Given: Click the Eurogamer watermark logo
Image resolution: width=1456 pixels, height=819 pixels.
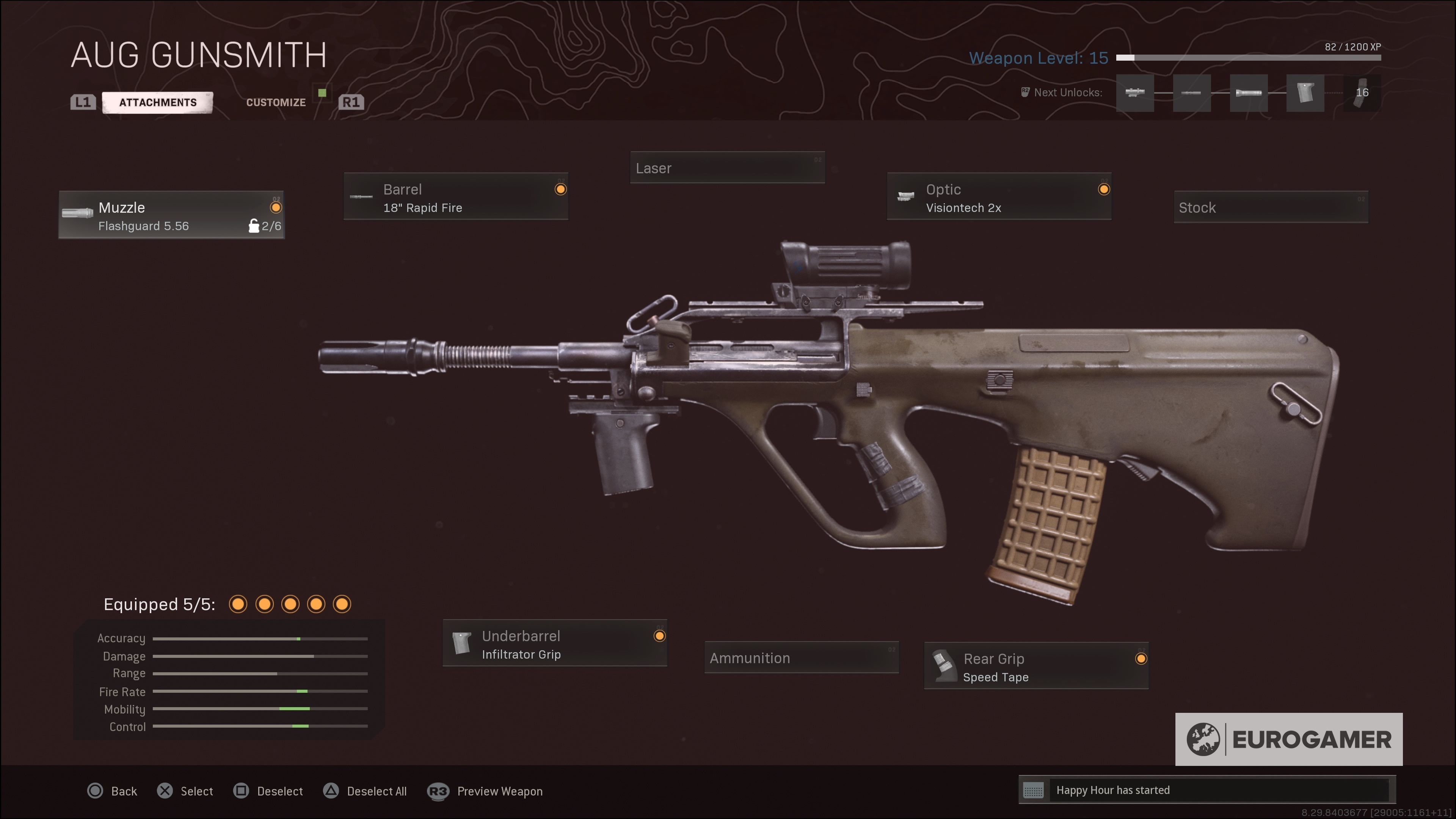Looking at the screenshot, I should pyautogui.click(x=1289, y=739).
